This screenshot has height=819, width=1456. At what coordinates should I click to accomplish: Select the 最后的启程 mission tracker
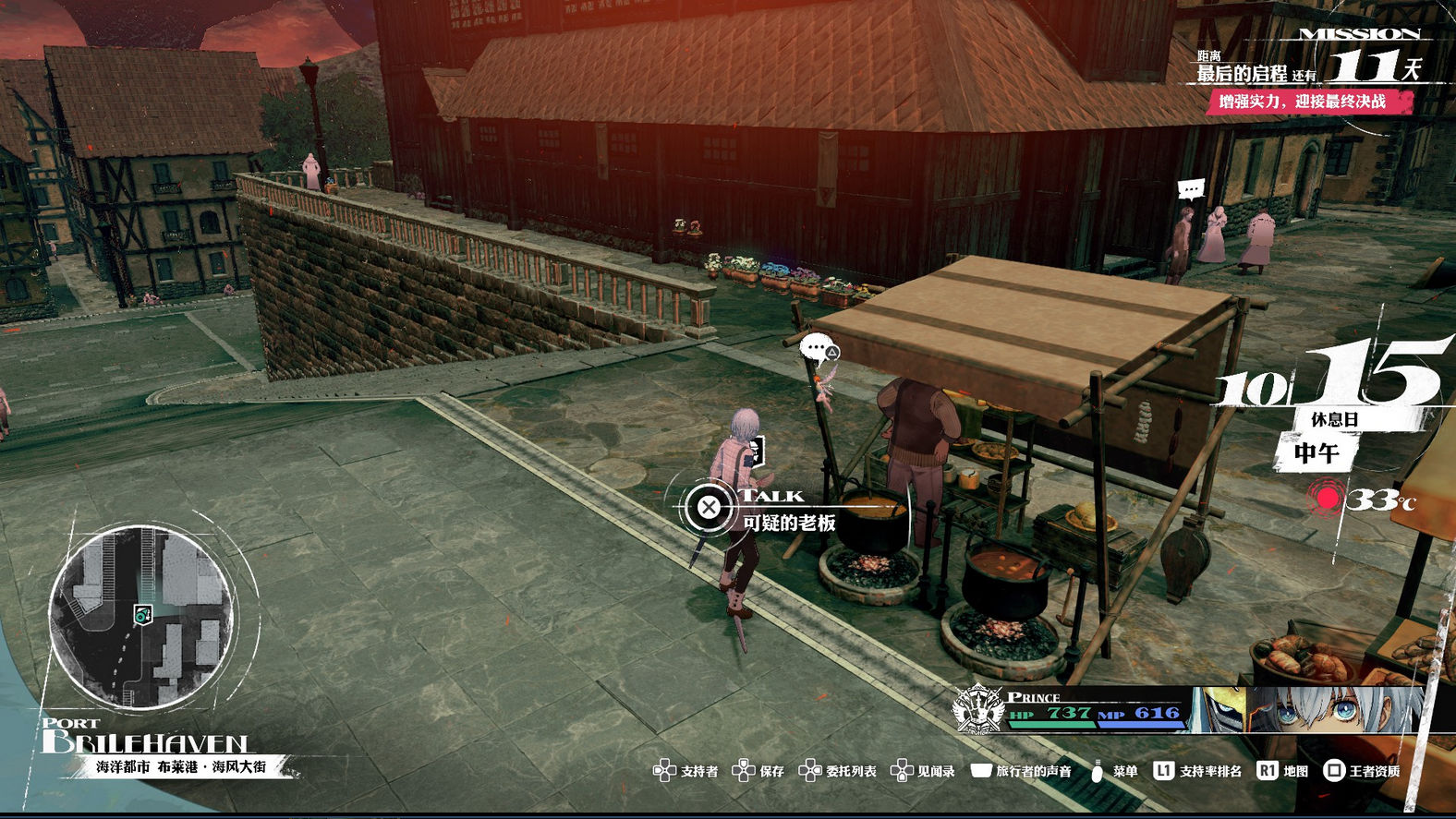[x=1306, y=76]
